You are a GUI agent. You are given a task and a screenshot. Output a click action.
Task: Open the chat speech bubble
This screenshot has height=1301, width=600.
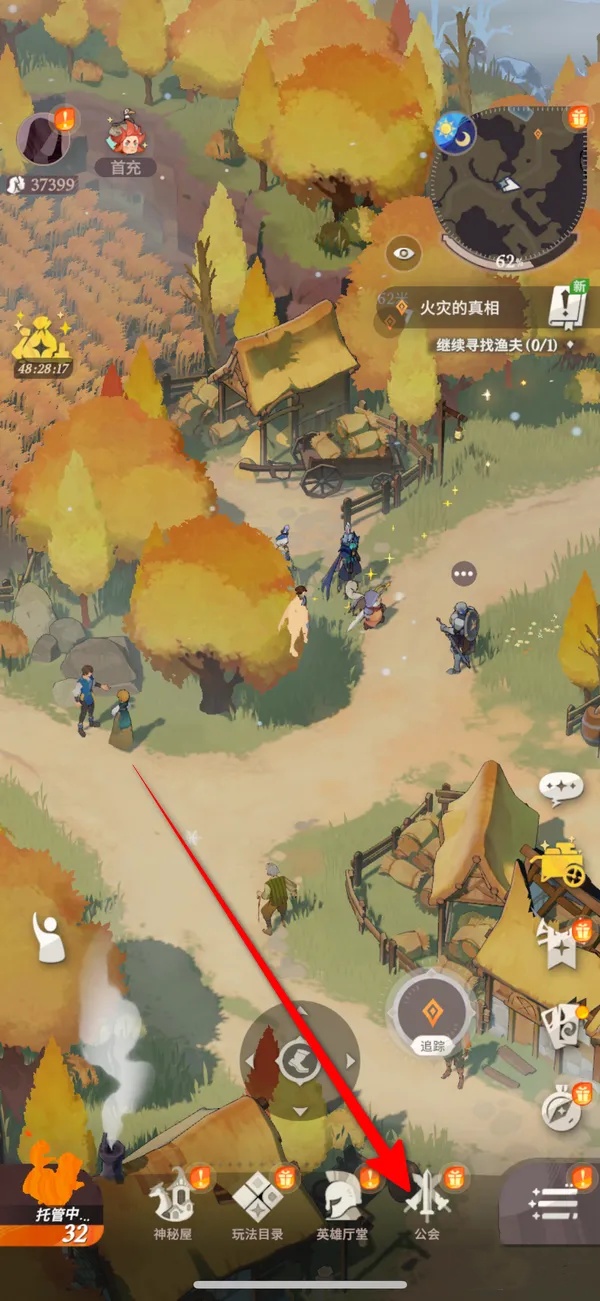(561, 789)
